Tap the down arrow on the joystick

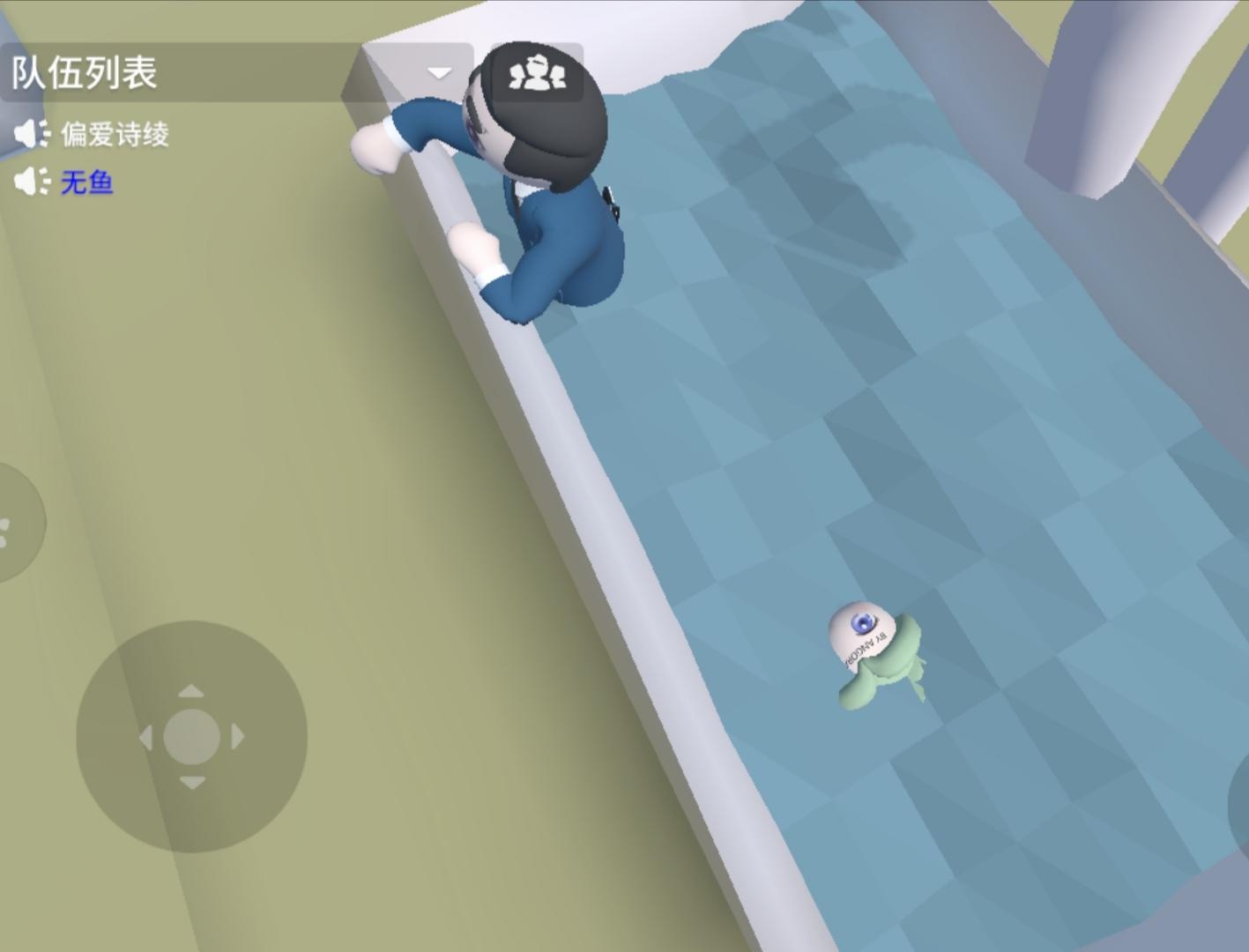point(194,780)
